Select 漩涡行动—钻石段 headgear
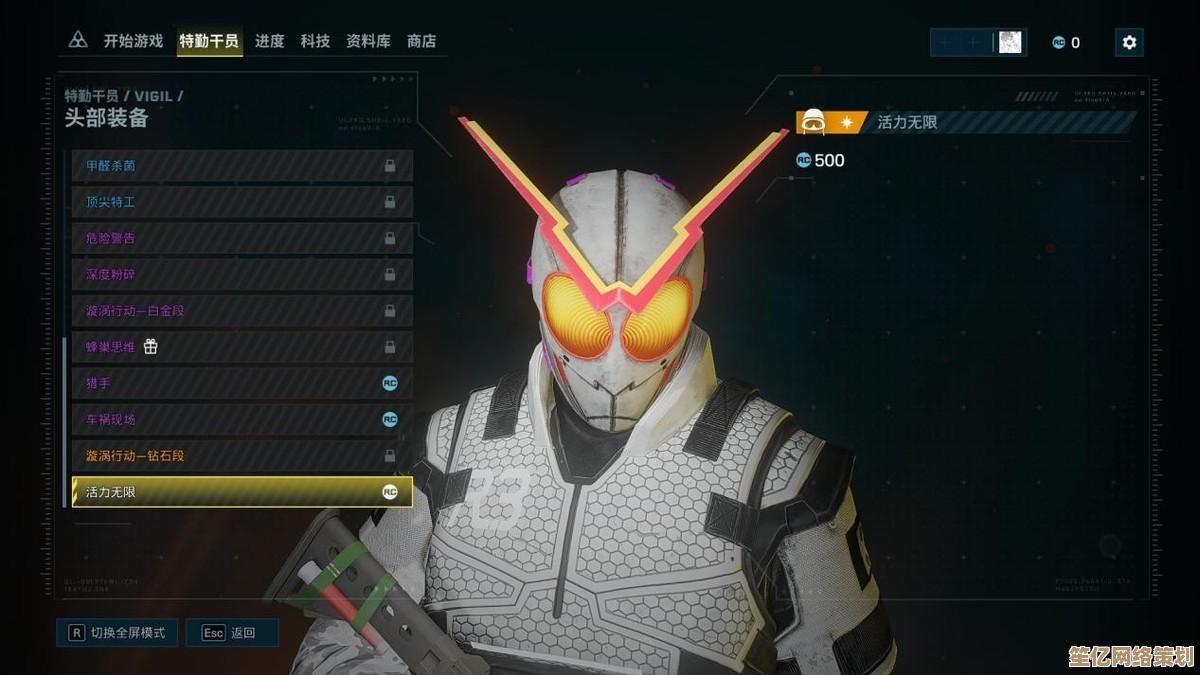Screen dimensions: 1200x675 tap(242, 455)
